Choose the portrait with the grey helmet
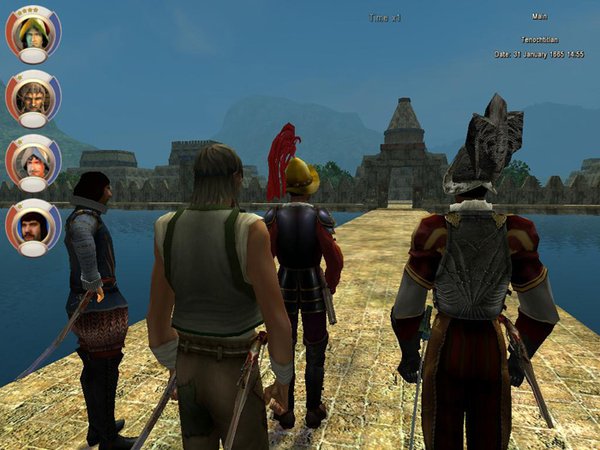Screen dimensions: 600x450 pyautogui.click(x=33, y=159)
